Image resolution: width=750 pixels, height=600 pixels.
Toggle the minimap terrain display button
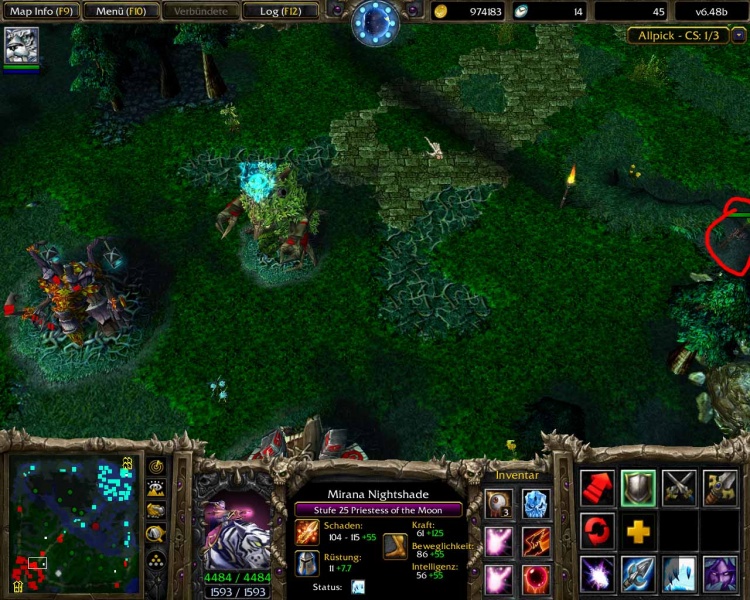(x=157, y=489)
